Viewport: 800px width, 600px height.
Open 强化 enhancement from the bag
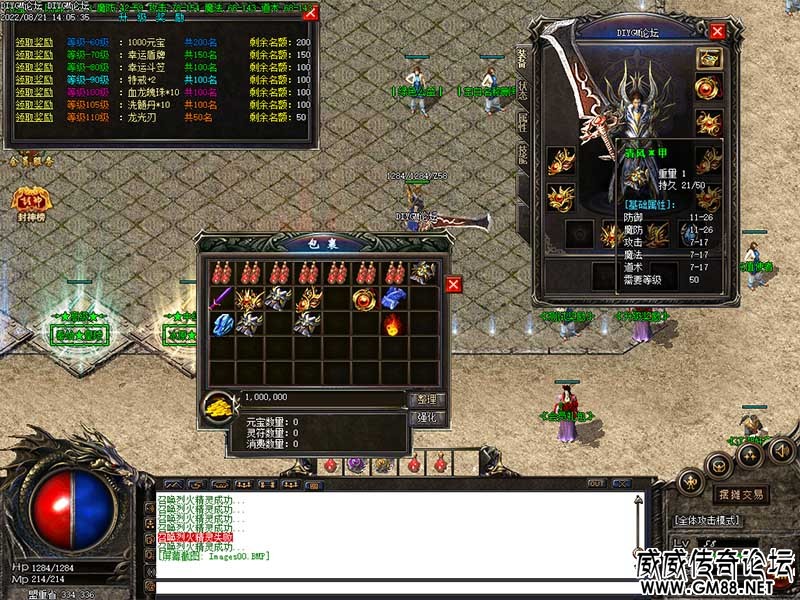click(425, 418)
